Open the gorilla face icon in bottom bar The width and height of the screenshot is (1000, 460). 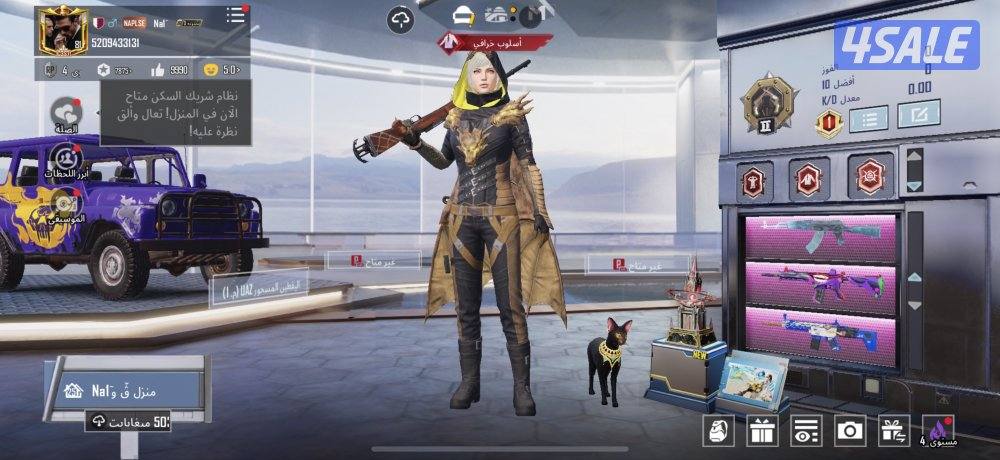720,431
